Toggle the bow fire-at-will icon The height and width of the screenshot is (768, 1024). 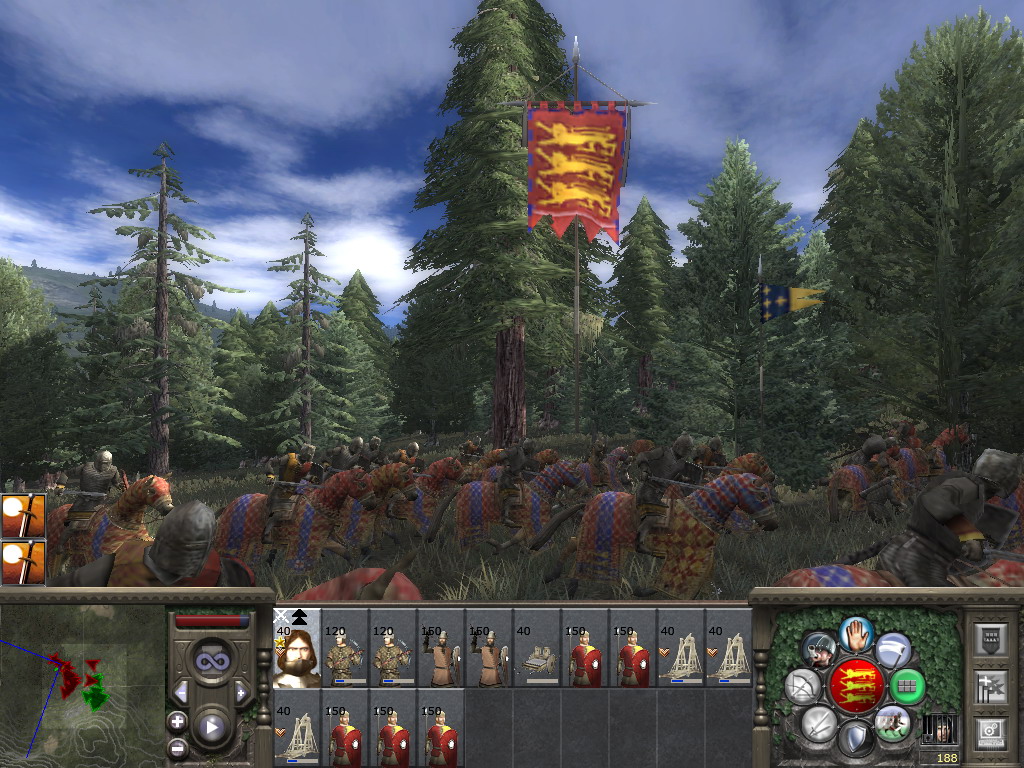tap(803, 687)
